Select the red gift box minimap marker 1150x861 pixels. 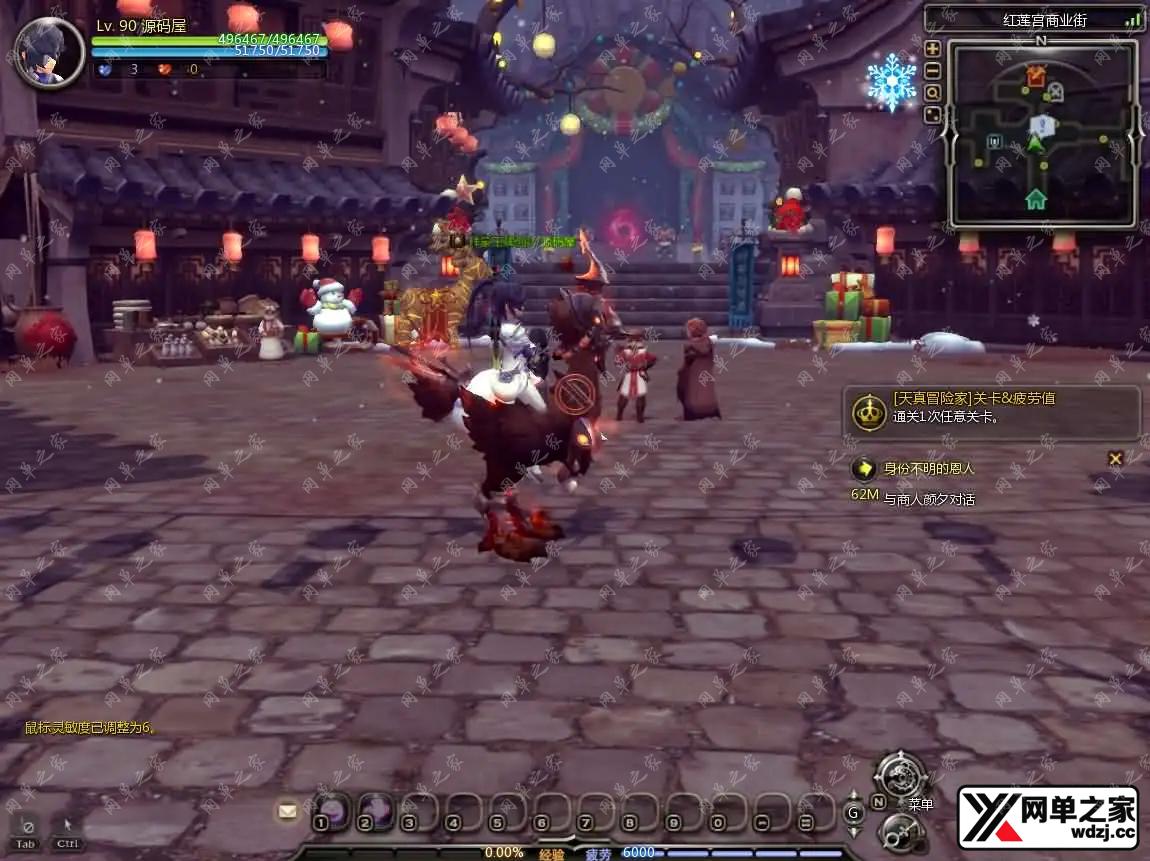tap(1036, 75)
